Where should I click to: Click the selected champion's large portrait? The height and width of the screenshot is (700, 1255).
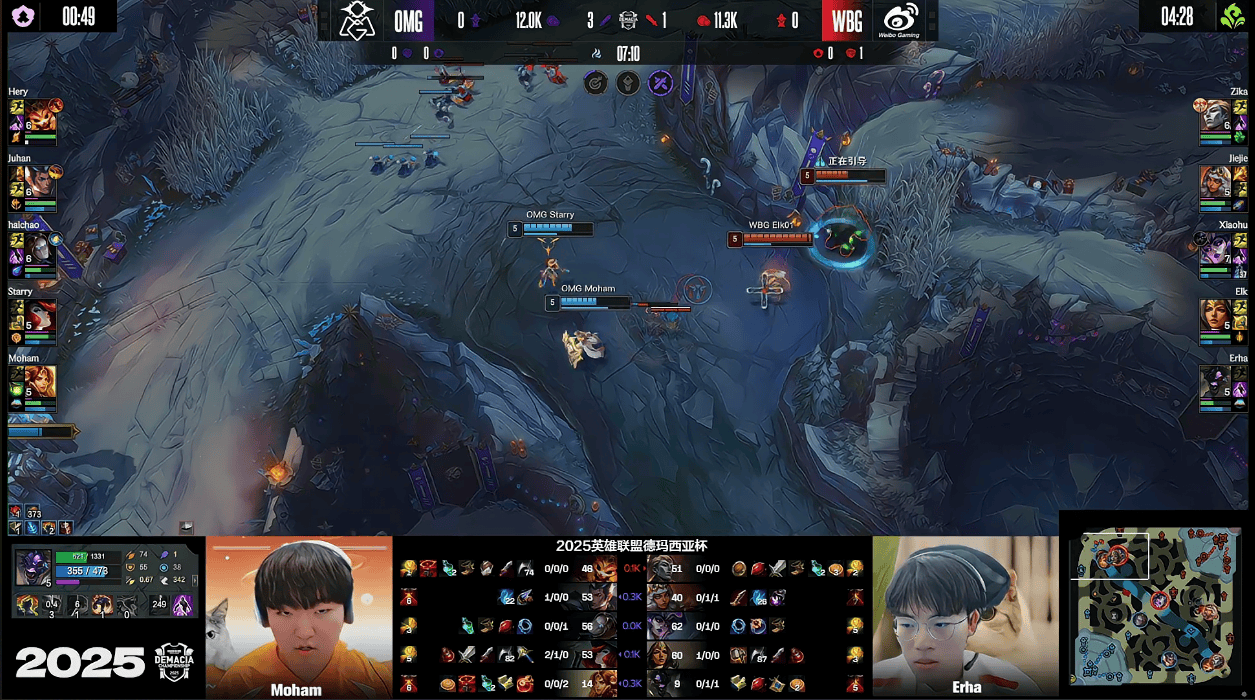tap(33, 567)
